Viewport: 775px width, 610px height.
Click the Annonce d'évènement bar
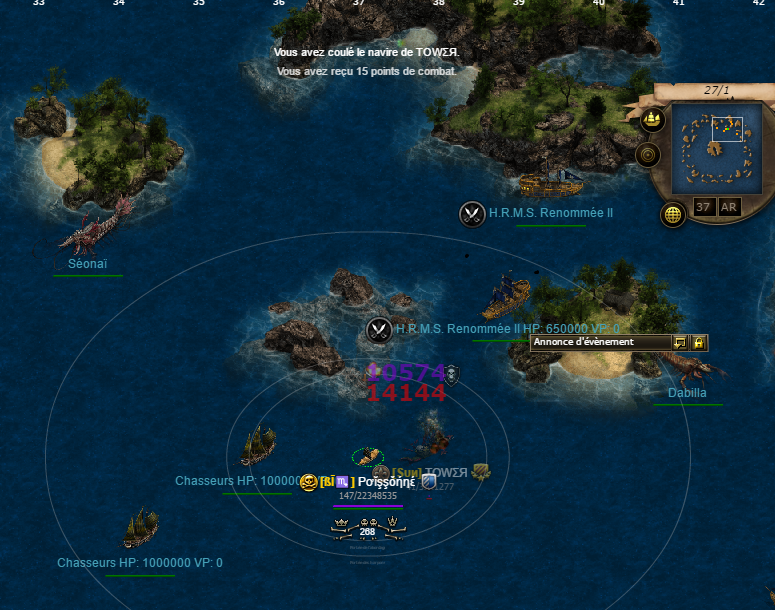[600, 342]
